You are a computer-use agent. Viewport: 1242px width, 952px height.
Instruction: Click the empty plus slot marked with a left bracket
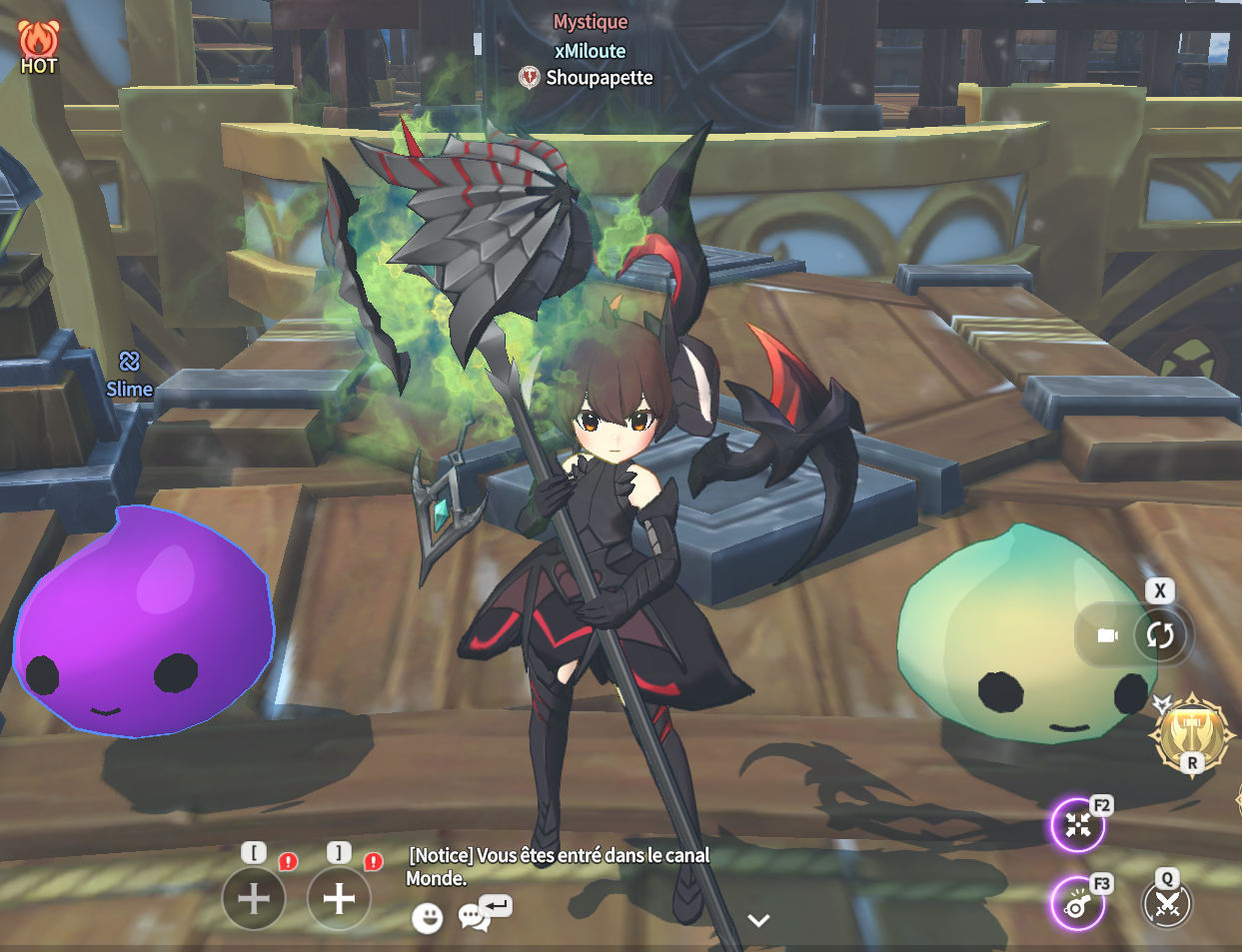(254, 897)
